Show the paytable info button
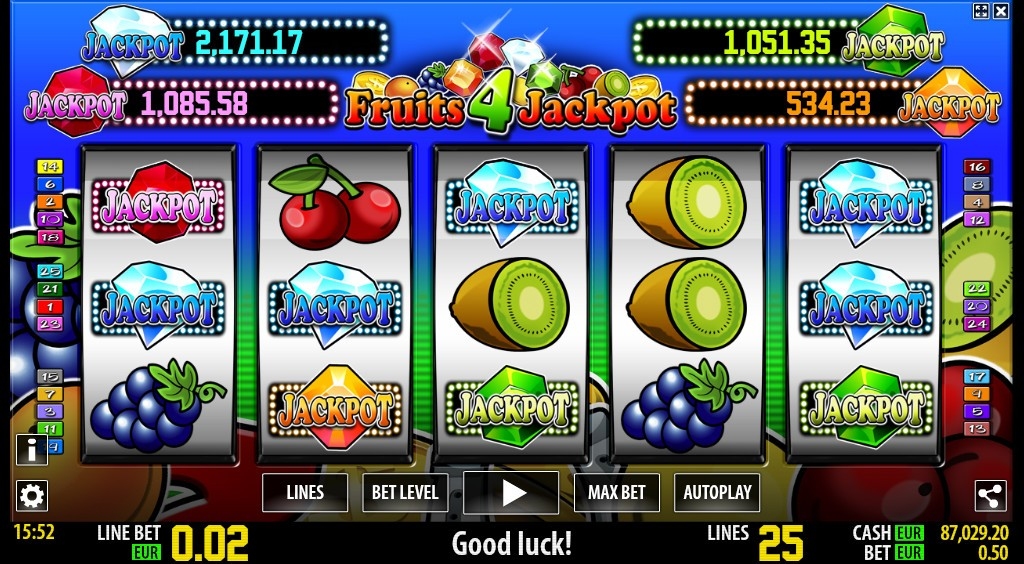Image resolution: width=1024 pixels, height=564 pixels. click(x=32, y=450)
